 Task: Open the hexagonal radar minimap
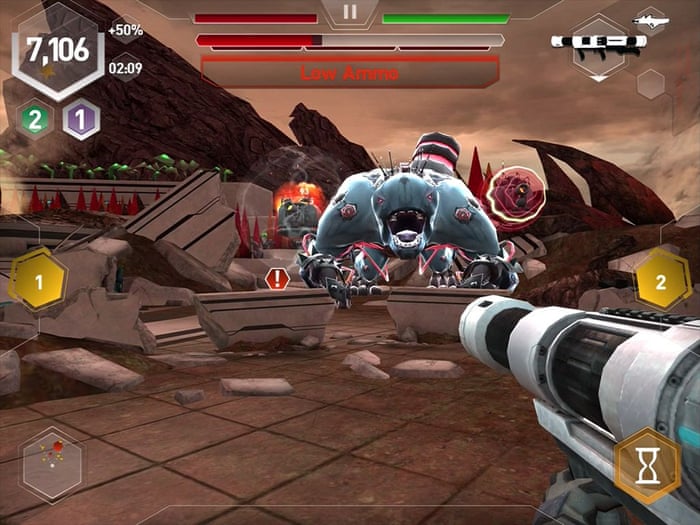click(53, 464)
